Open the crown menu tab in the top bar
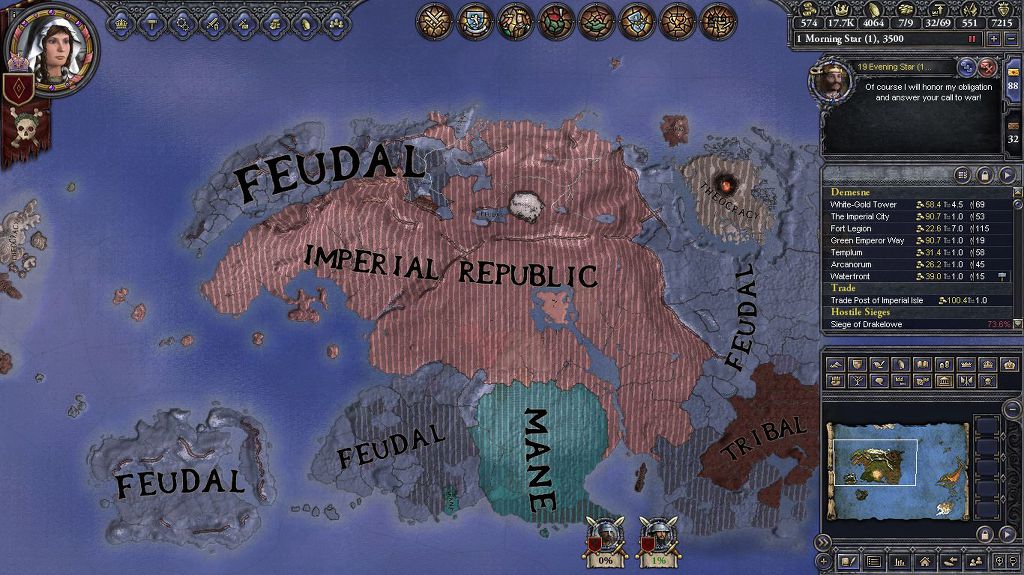 [123, 19]
